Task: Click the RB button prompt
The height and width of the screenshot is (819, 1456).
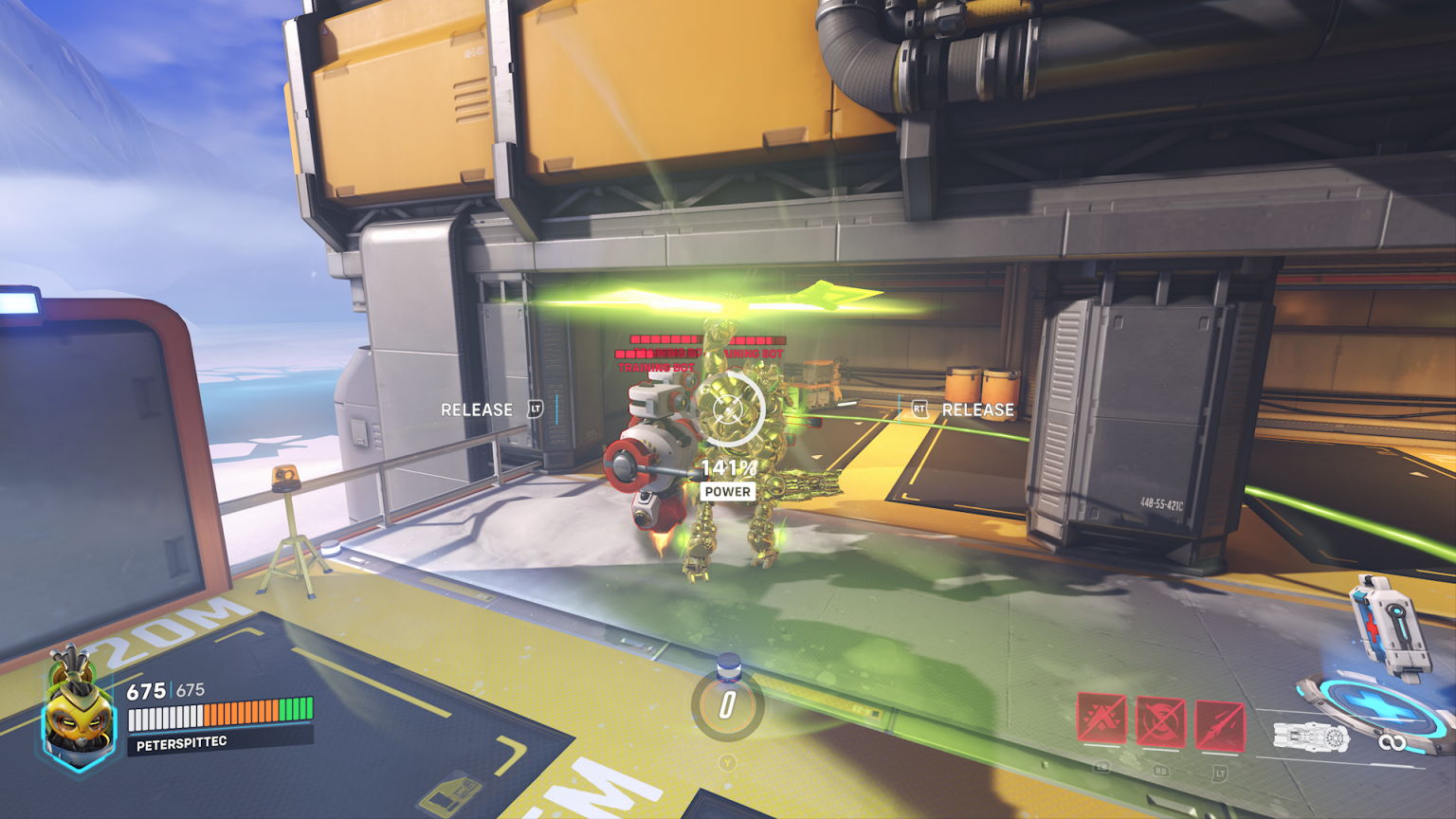Action: [1160, 772]
